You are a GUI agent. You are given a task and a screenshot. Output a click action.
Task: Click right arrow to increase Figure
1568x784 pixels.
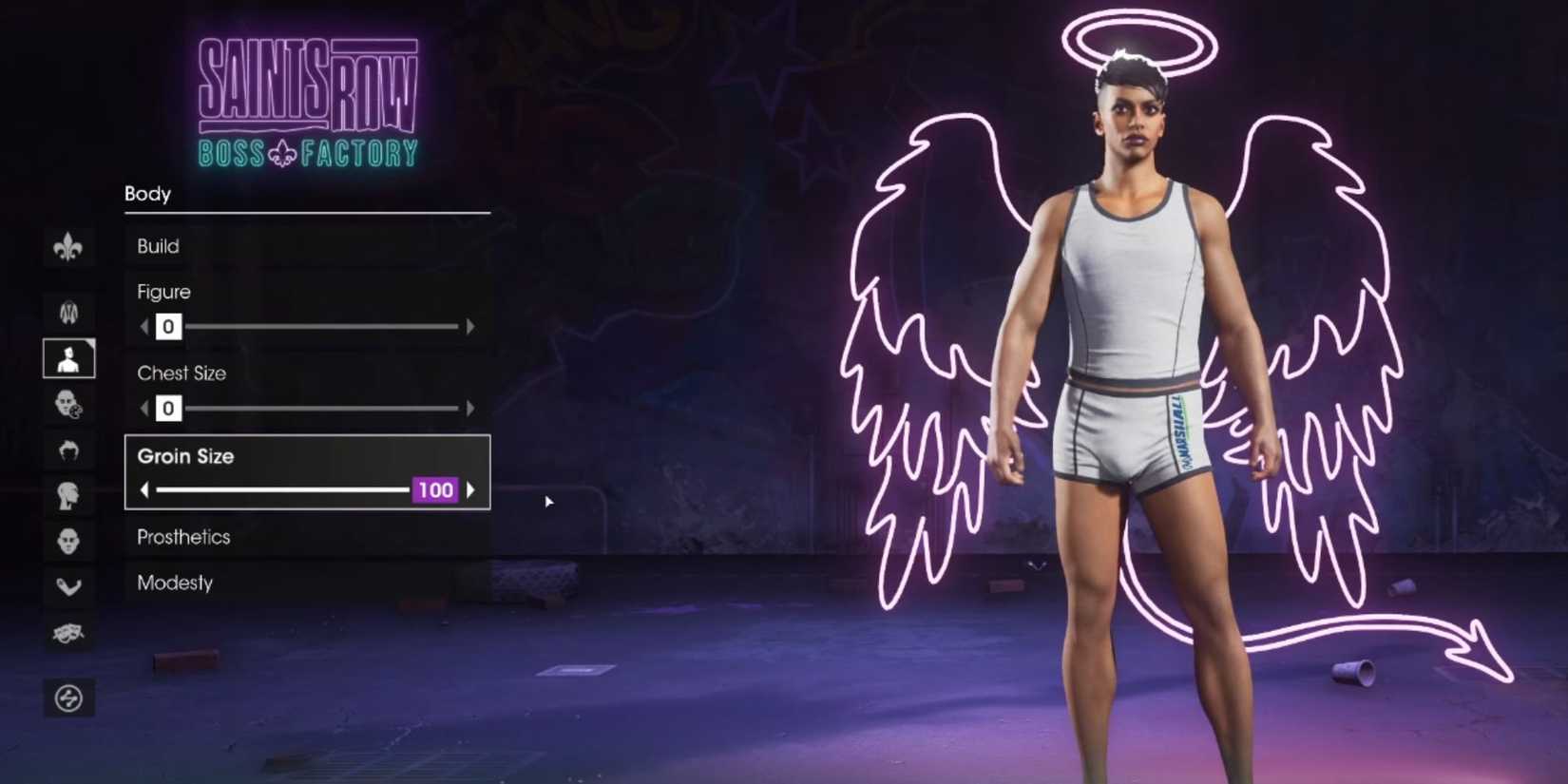click(x=470, y=326)
